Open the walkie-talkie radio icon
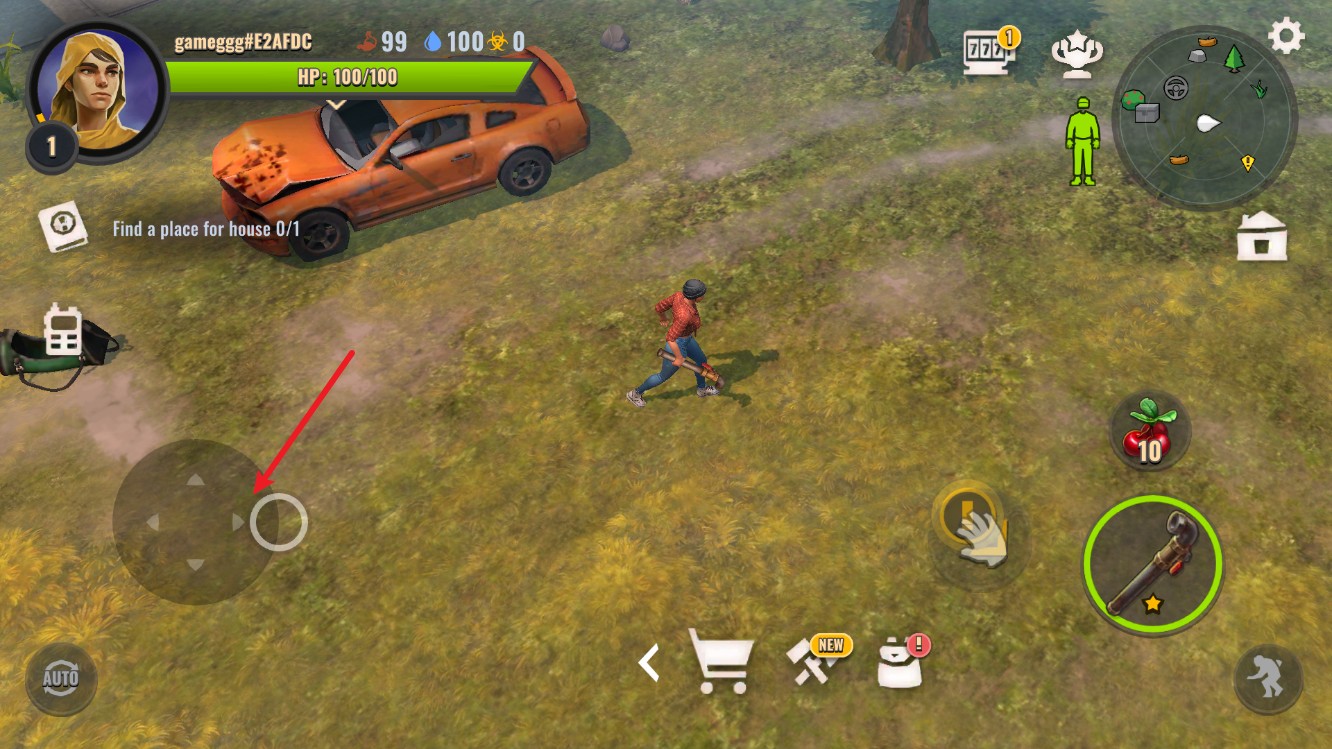The image size is (1332, 749). coord(63,331)
